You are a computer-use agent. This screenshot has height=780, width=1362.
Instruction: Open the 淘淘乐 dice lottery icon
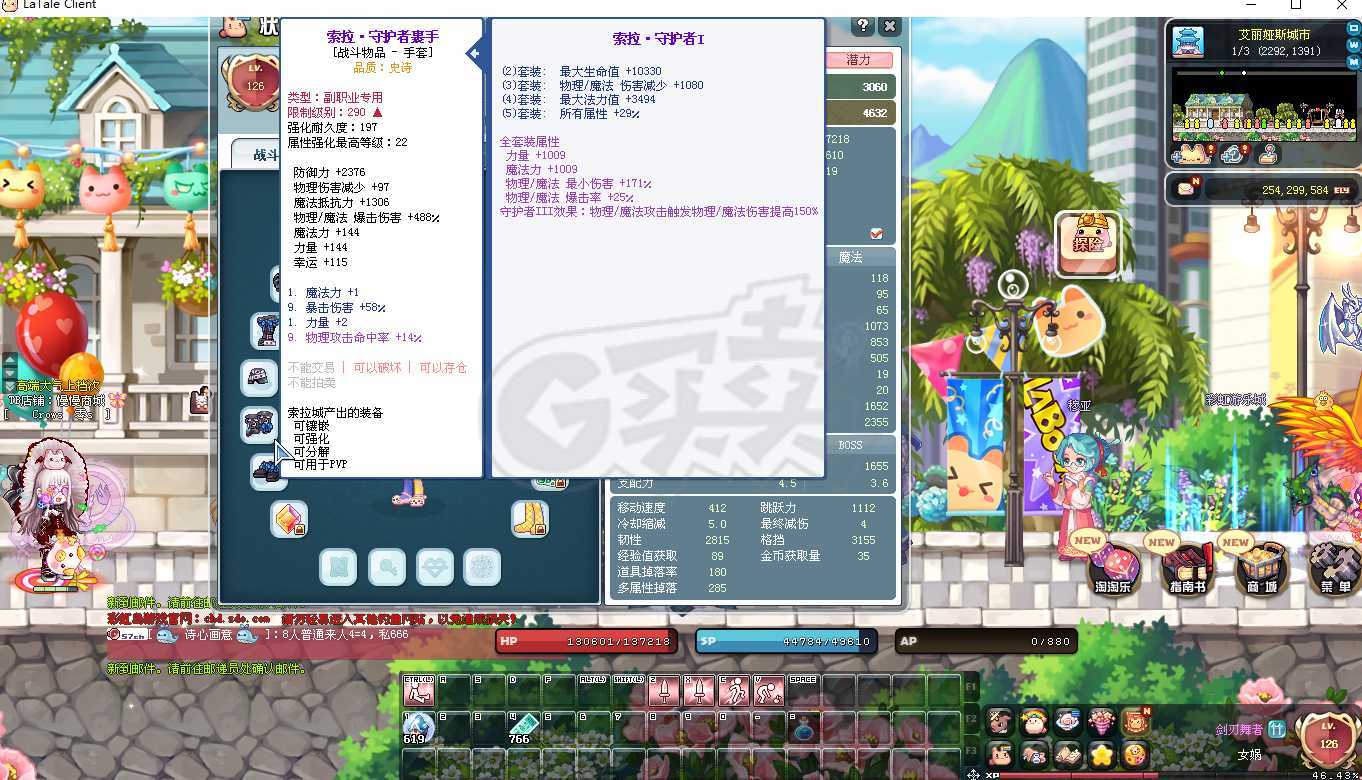click(1113, 565)
